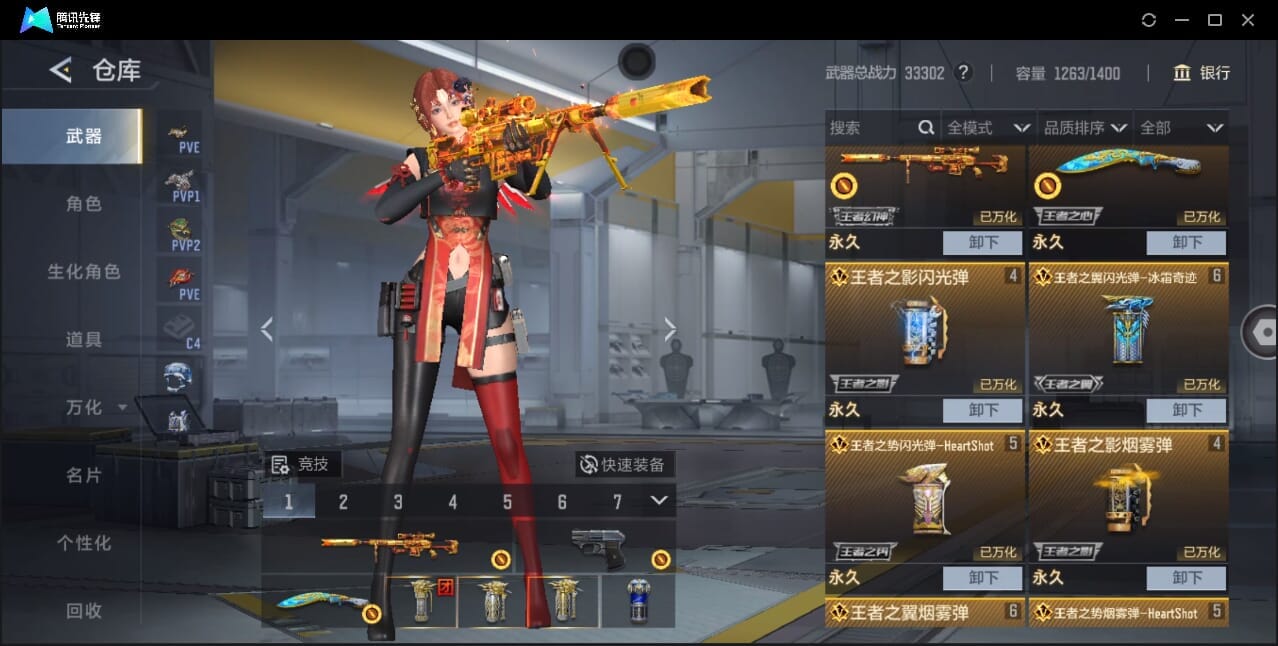Open the 名片 category

(x=84, y=476)
